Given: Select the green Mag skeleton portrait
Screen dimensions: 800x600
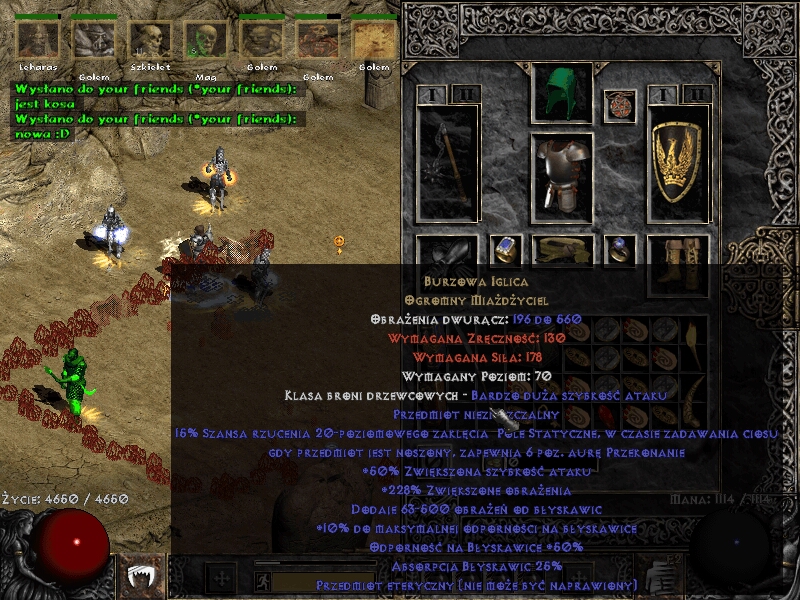Looking at the screenshot, I should click(x=206, y=40).
